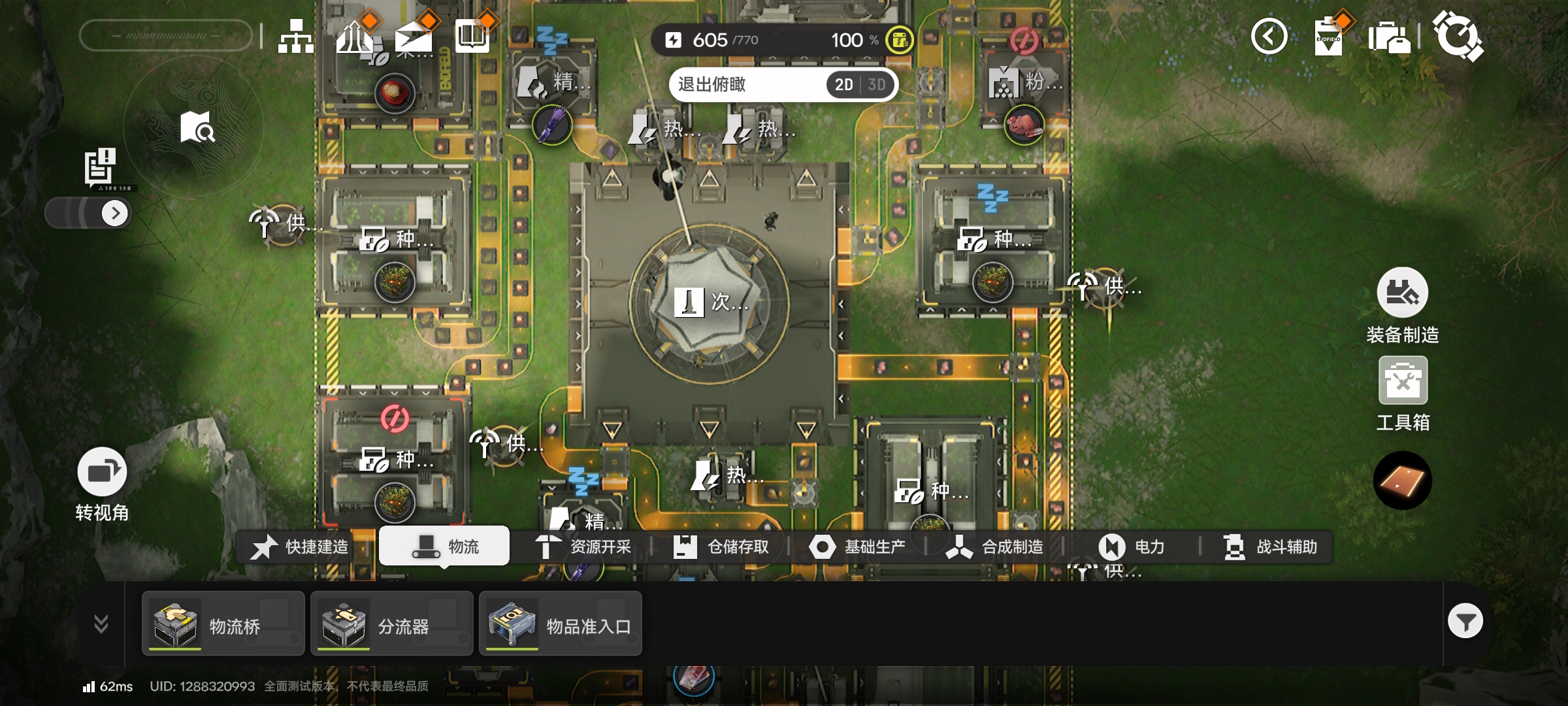Pick the 物品准入口 building item

(x=561, y=624)
